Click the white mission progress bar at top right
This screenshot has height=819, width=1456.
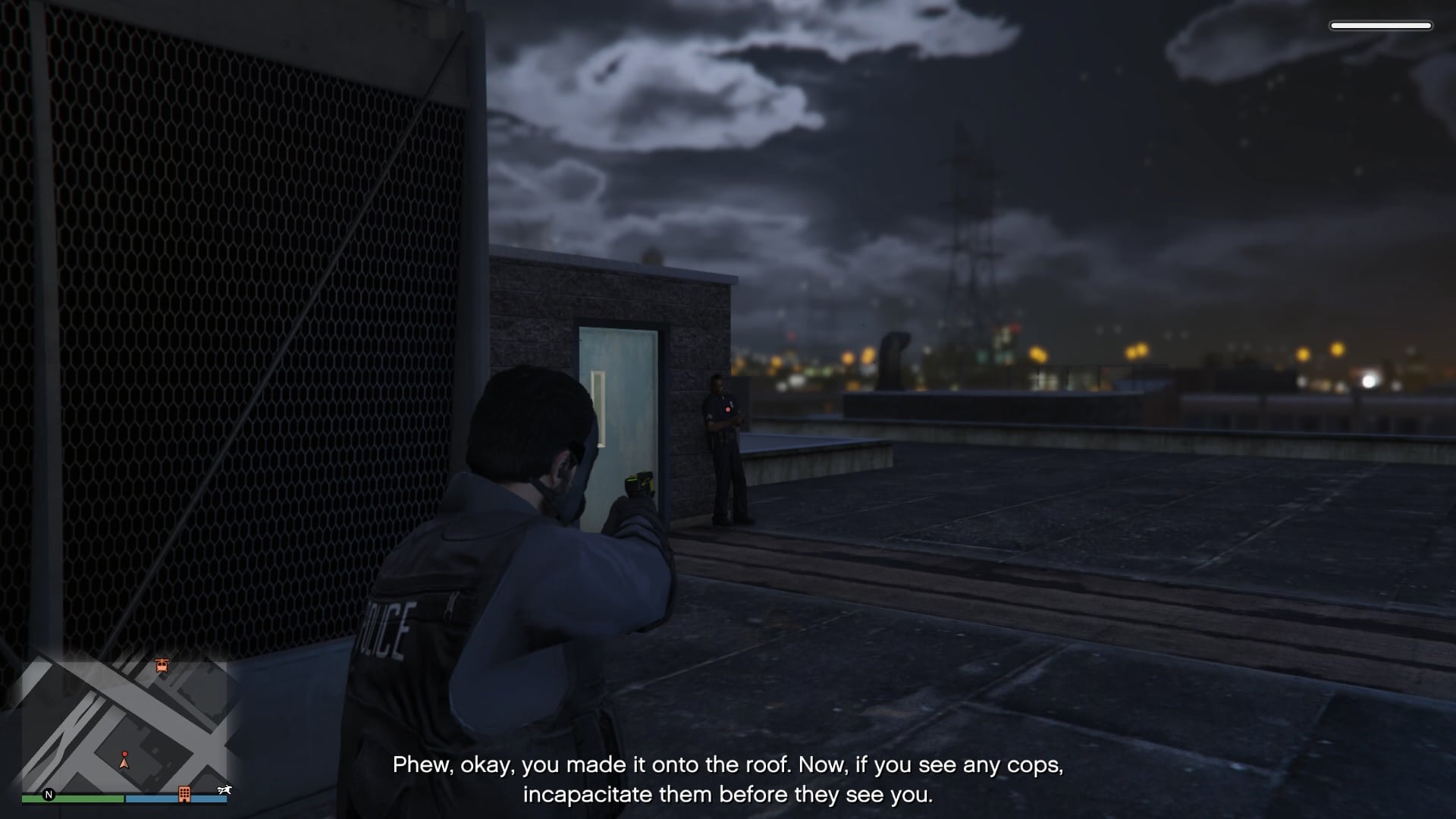(x=1382, y=25)
